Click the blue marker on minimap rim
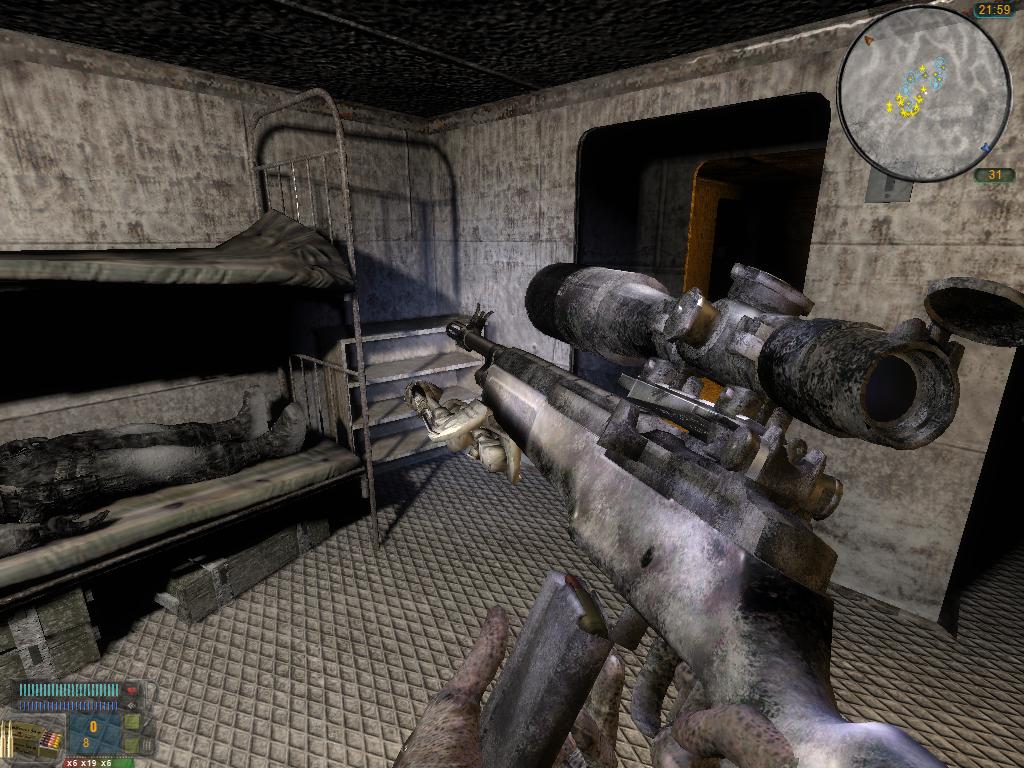Screen dimensions: 1024x768 tap(984, 149)
